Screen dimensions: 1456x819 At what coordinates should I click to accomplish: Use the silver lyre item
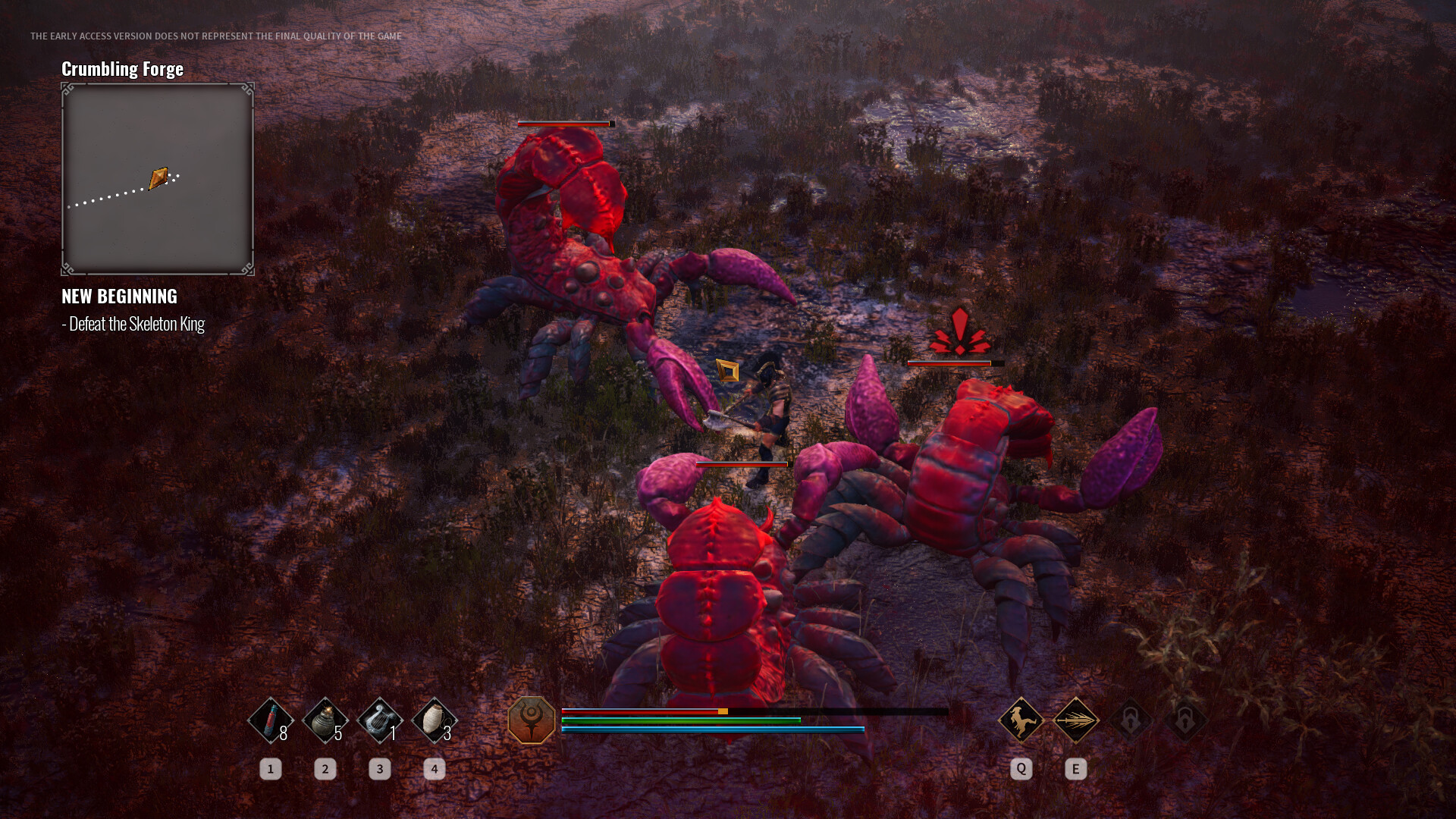(x=379, y=720)
